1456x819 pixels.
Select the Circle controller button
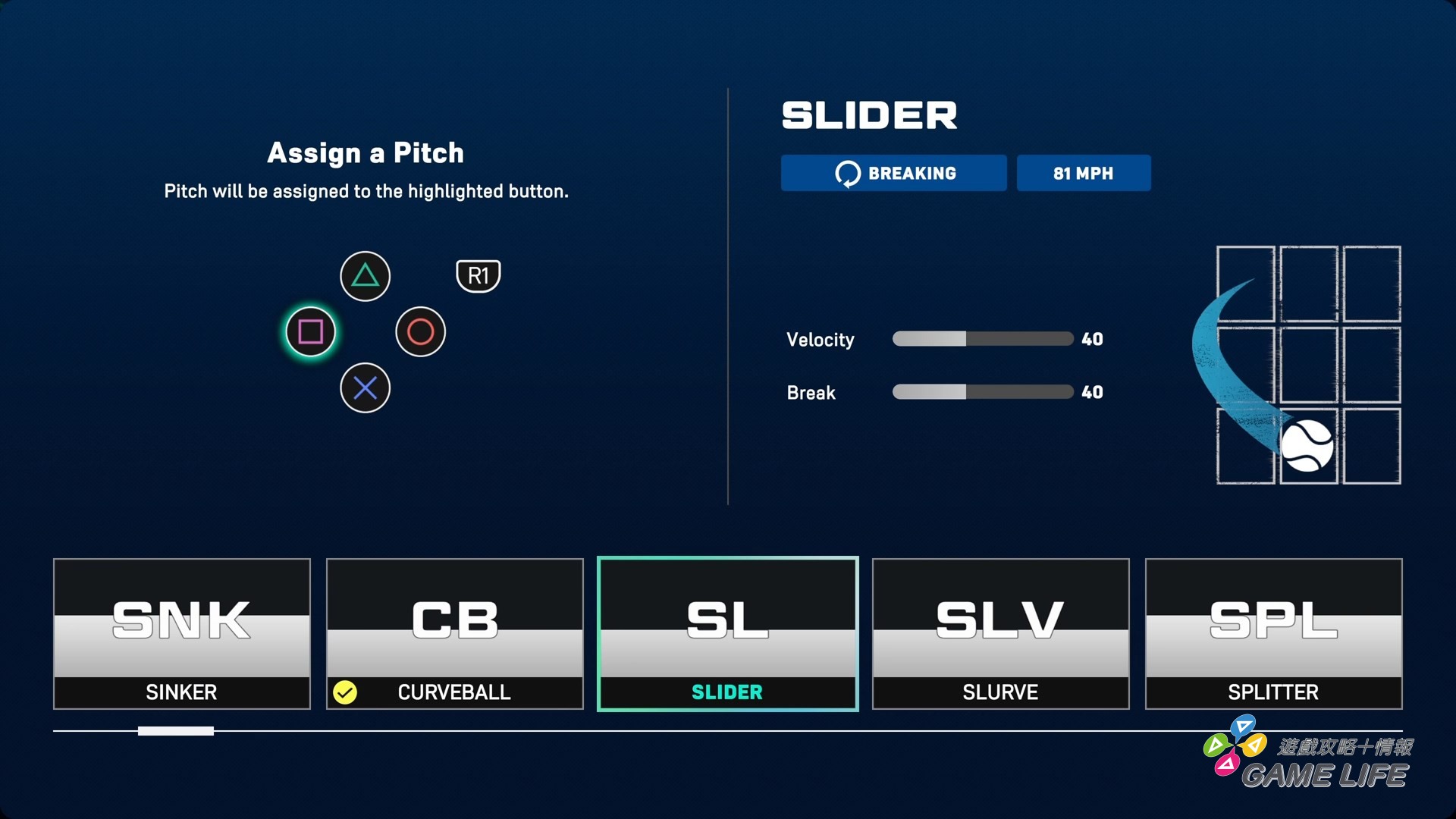coord(420,331)
